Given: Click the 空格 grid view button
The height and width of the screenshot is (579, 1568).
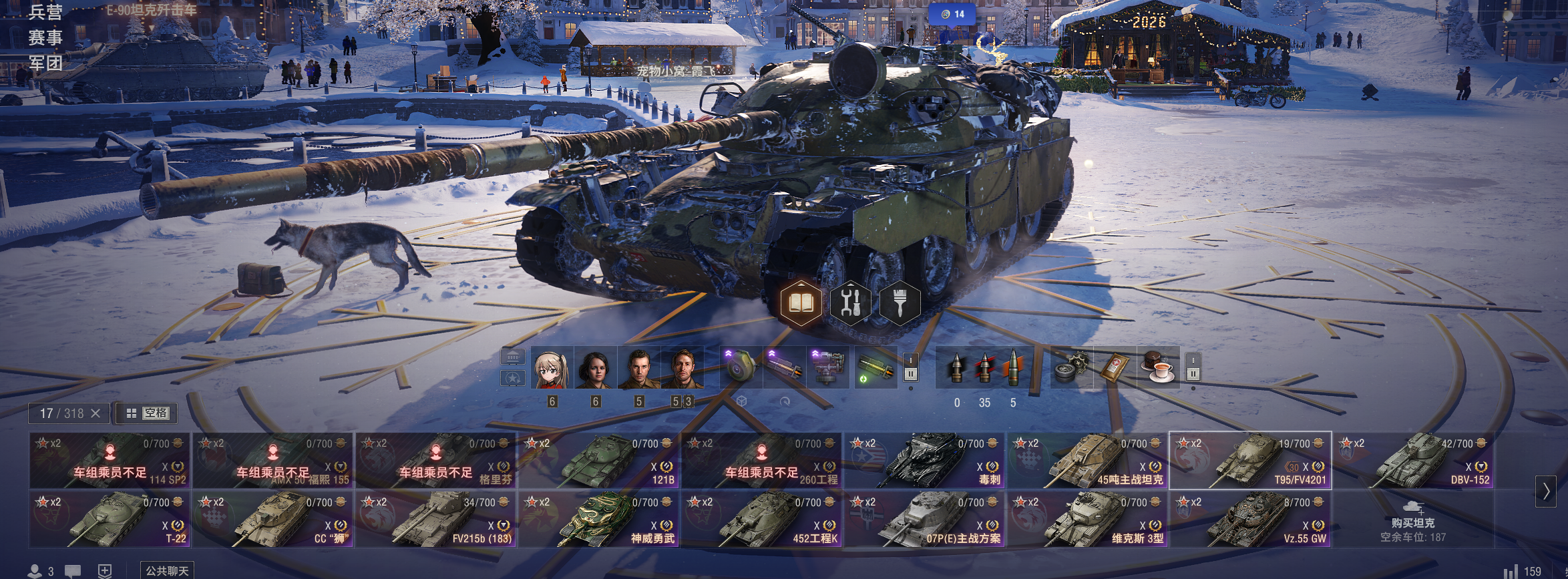Looking at the screenshot, I should [148, 413].
